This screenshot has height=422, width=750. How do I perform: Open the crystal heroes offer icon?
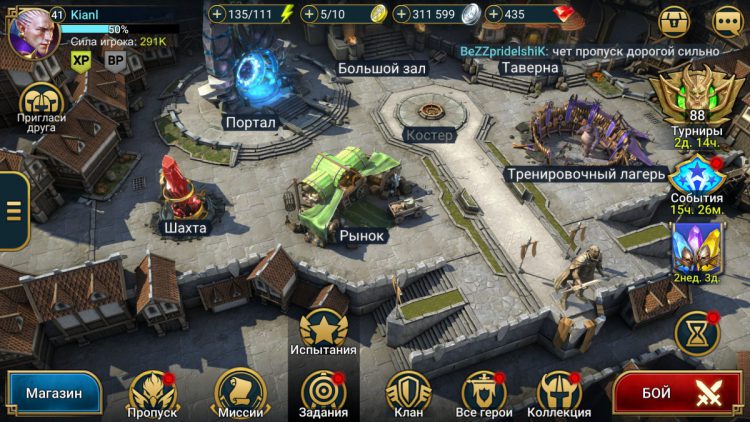point(697,247)
